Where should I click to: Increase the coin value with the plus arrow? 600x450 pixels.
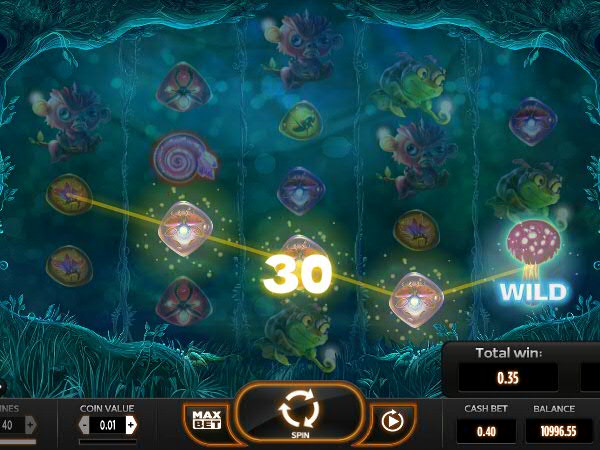[x=131, y=425]
